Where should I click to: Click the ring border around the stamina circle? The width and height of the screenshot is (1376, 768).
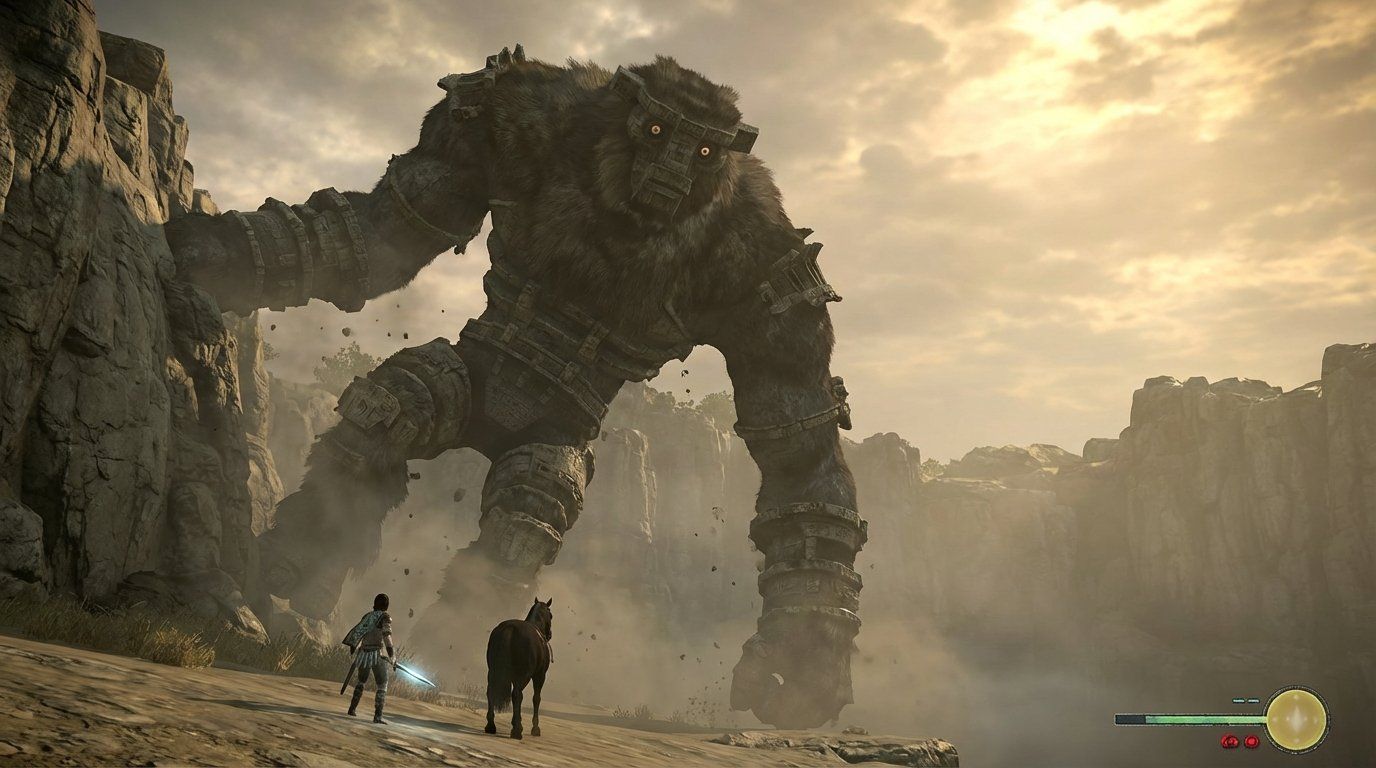1296,687
